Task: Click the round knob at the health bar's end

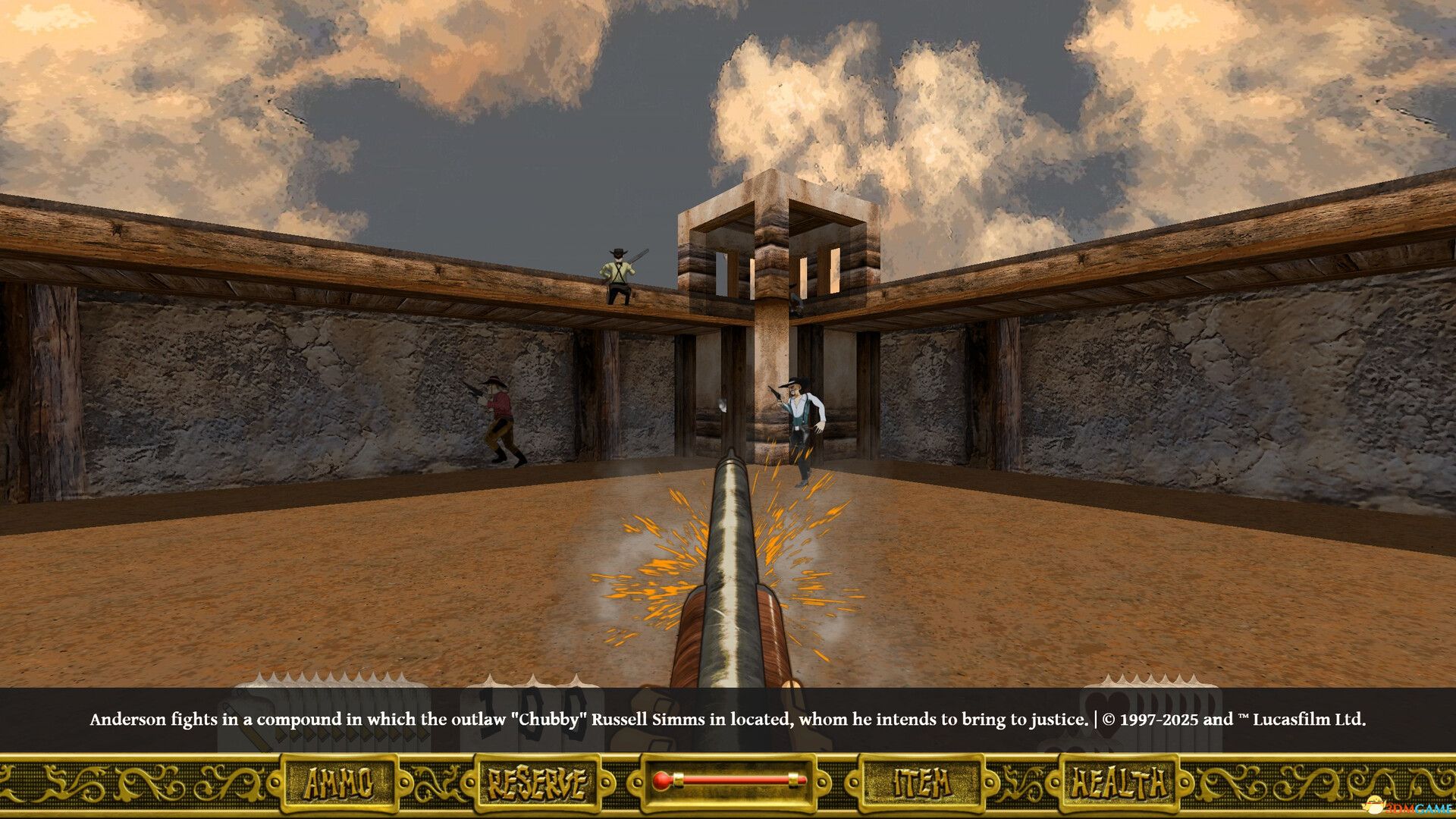Action: (662, 780)
